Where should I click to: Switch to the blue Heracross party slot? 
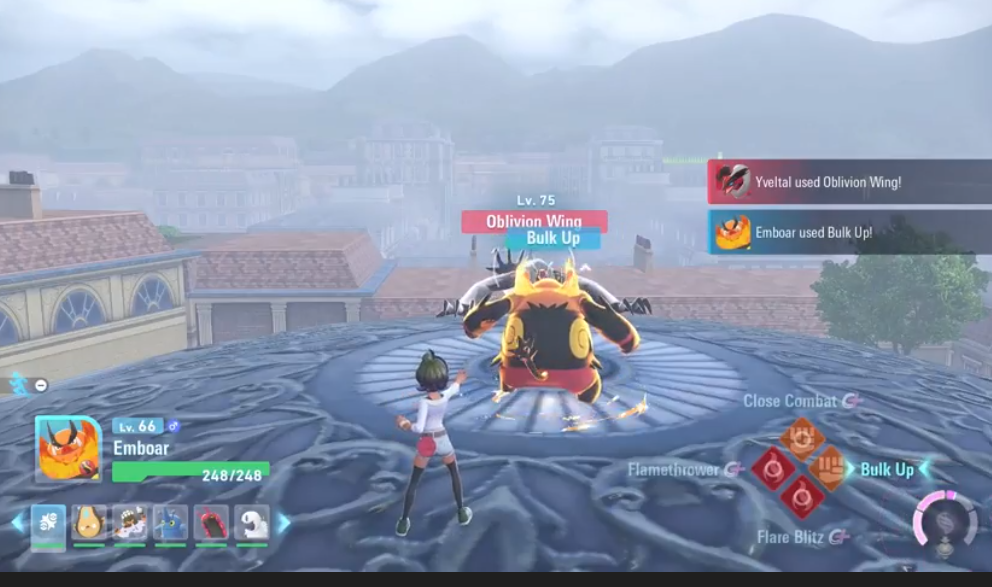pyautogui.click(x=170, y=524)
